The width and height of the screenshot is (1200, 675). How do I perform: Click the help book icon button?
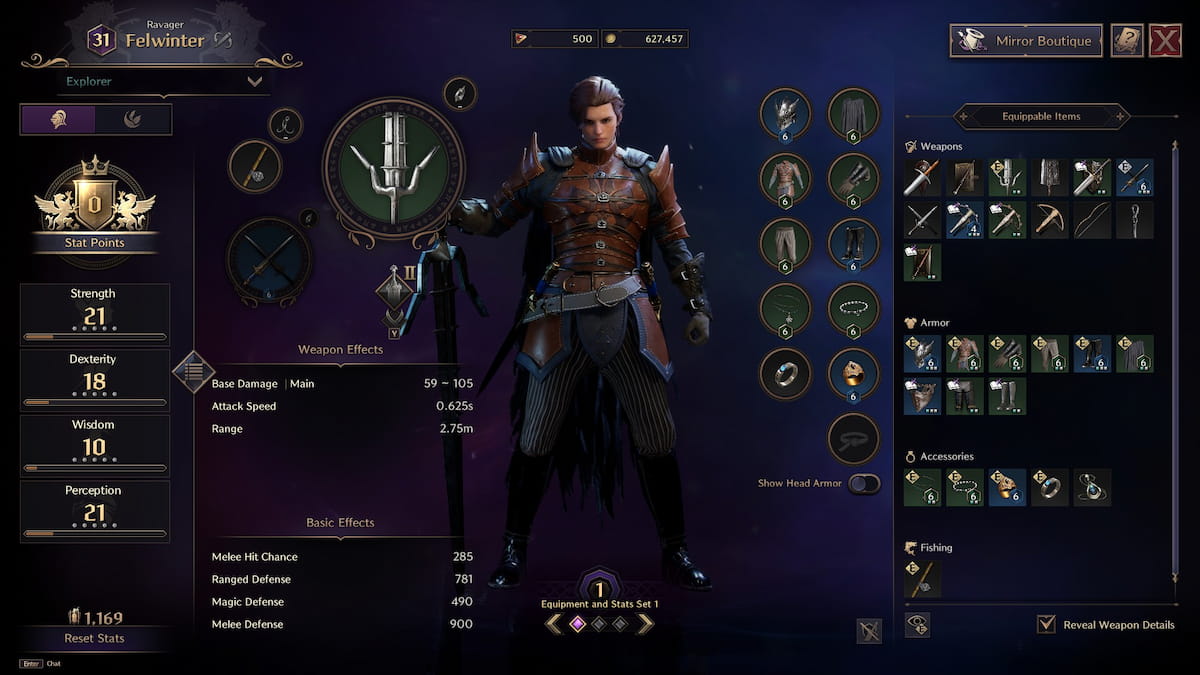pos(1127,41)
